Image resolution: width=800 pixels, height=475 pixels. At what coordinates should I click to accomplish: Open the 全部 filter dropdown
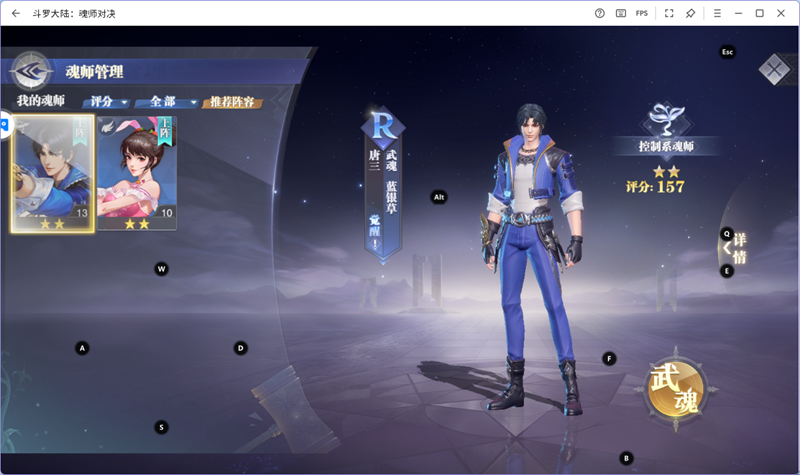coord(167,102)
